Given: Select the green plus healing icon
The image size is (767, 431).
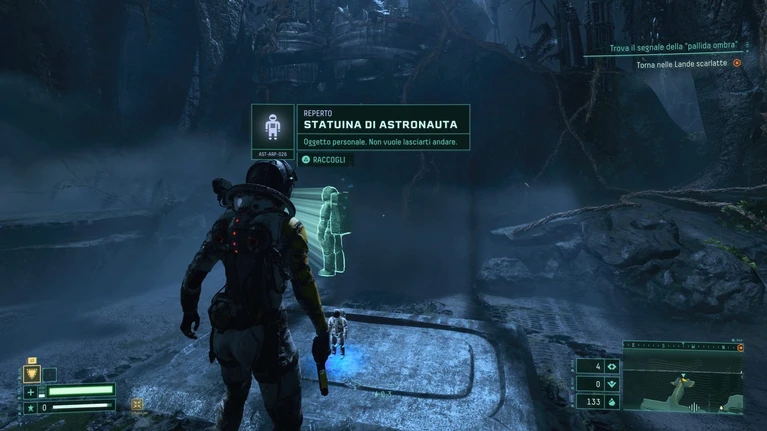Looking at the screenshot, I should coord(31,392).
